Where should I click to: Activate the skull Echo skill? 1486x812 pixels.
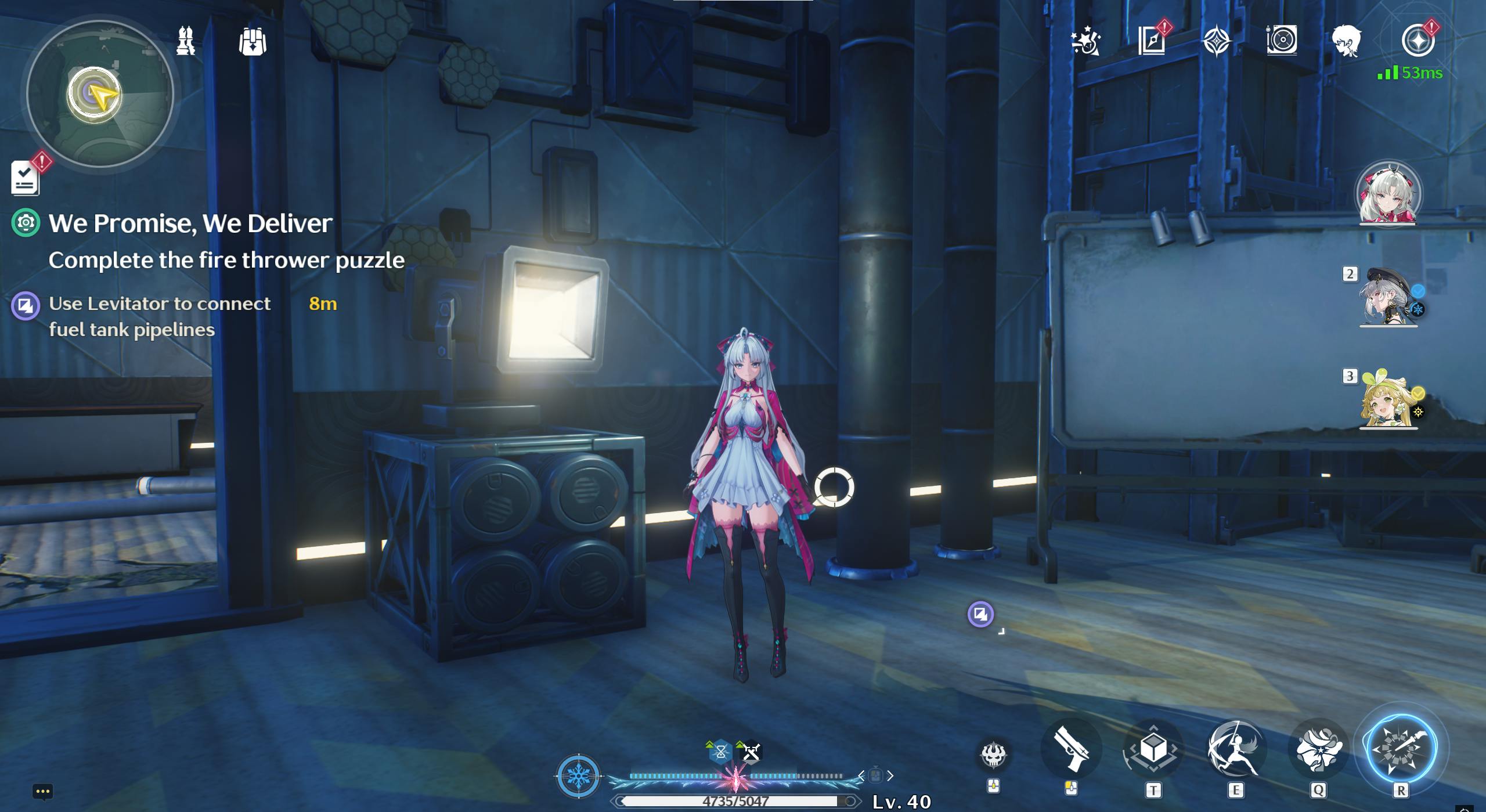coord(993,755)
